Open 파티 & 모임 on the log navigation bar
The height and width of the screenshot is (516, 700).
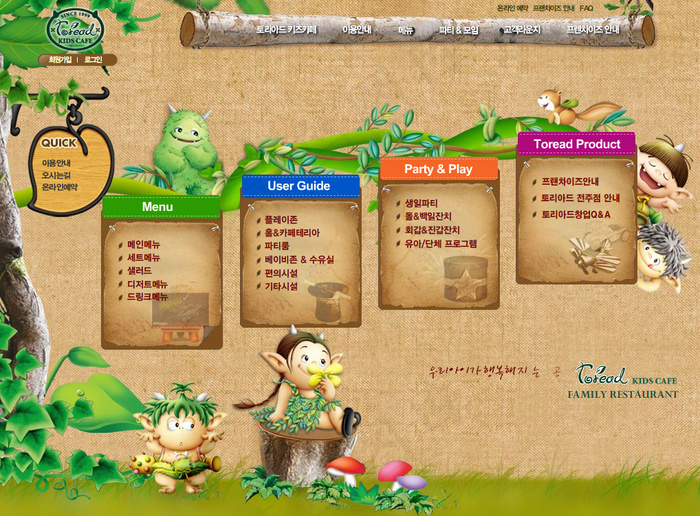[x=458, y=31]
